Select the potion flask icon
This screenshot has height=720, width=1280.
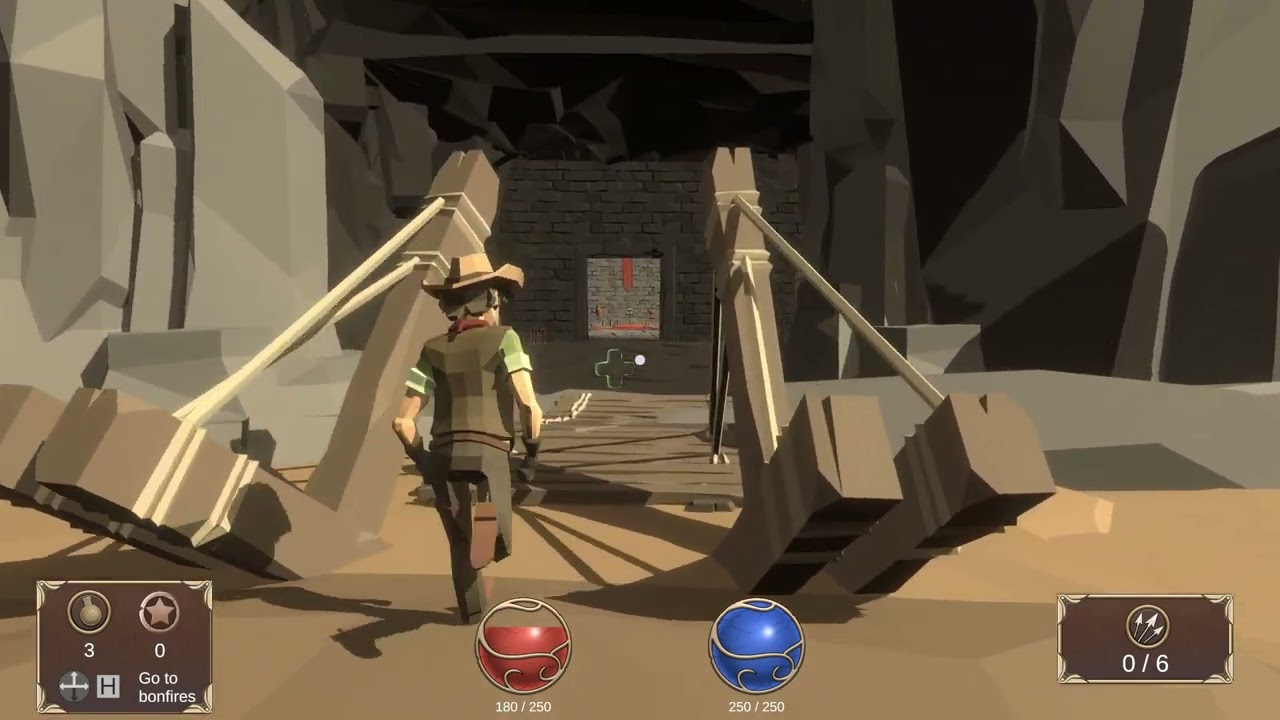coord(89,612)
